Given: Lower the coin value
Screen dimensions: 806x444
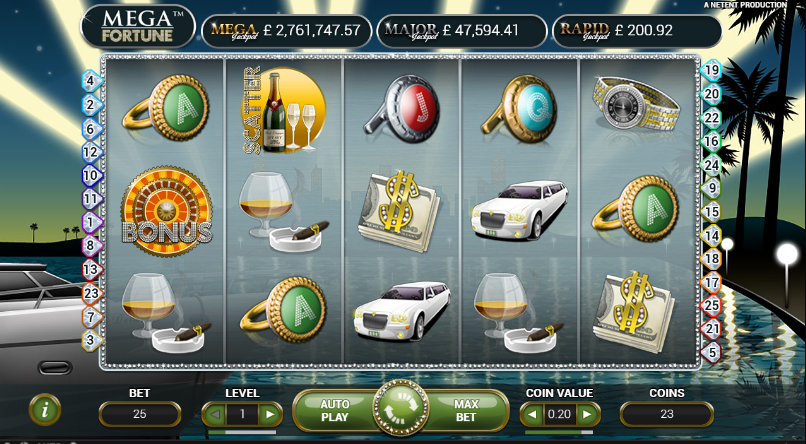Looking at the screenshot, I should pyautogui.click(x=533, y=414).
